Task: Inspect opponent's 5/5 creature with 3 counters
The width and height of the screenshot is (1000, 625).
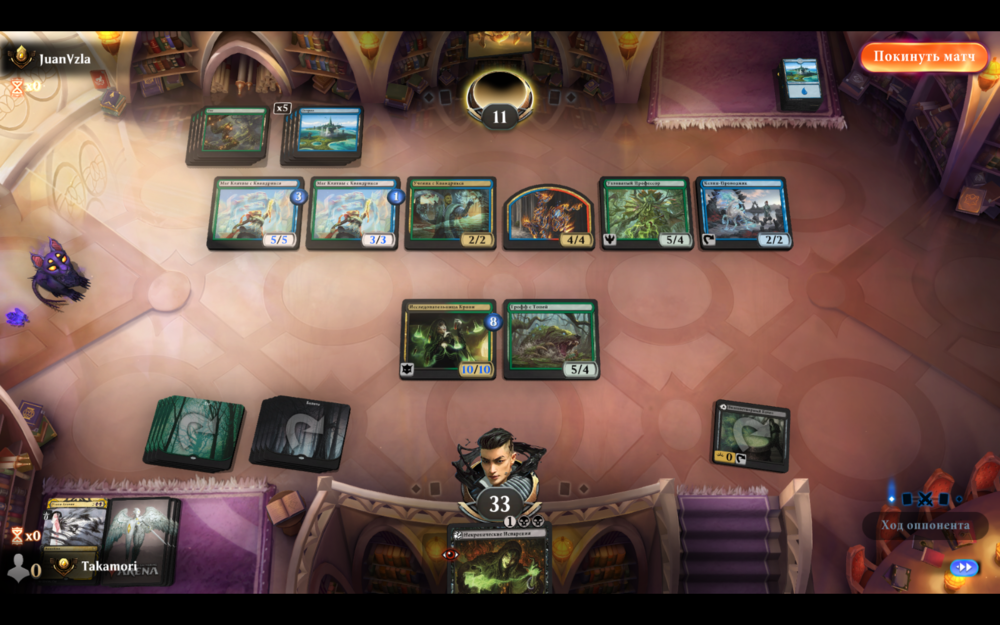Action: [256, 212]
